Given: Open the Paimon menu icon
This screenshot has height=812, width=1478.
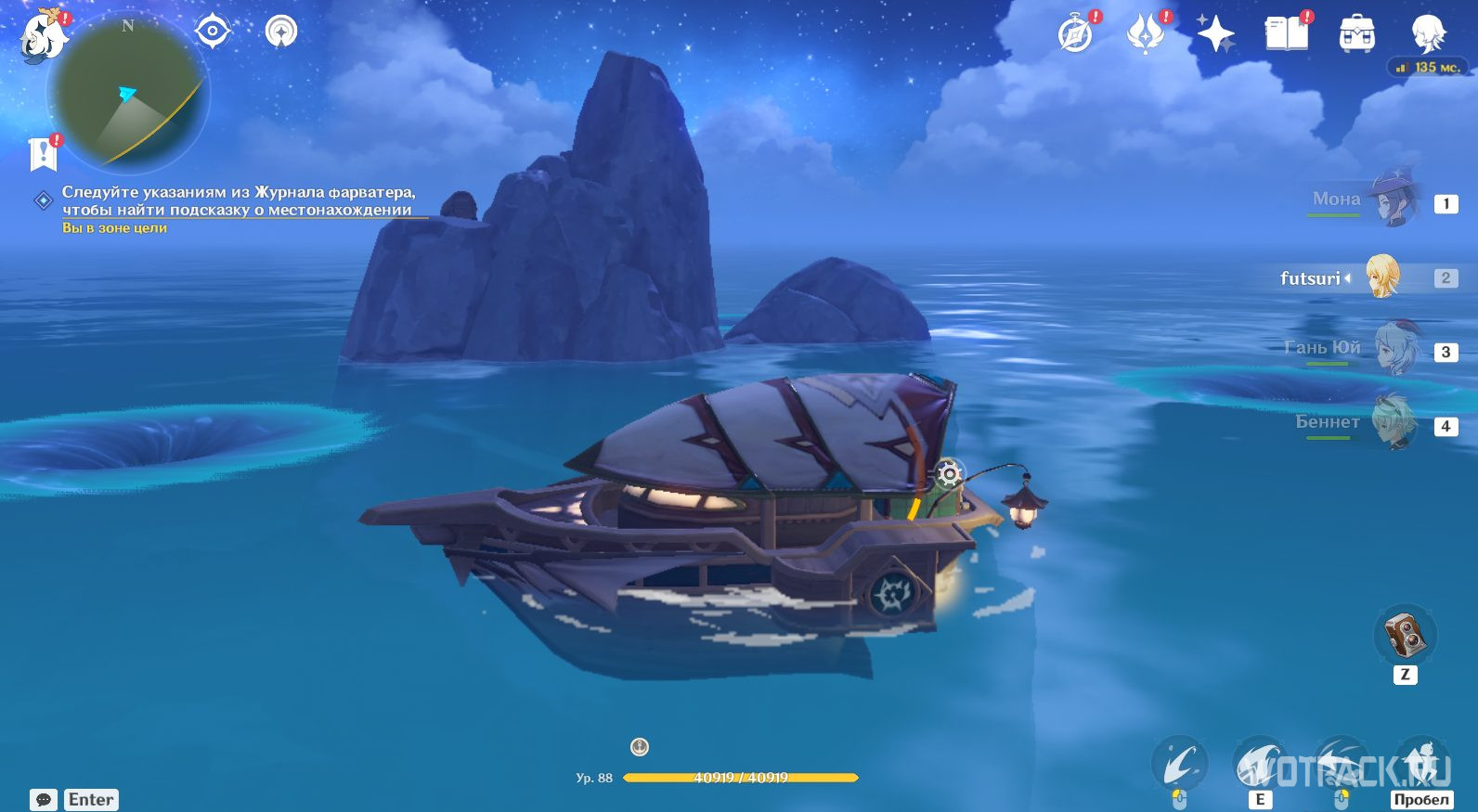Looking at the screenshot, I should click(x=44, y=37).
